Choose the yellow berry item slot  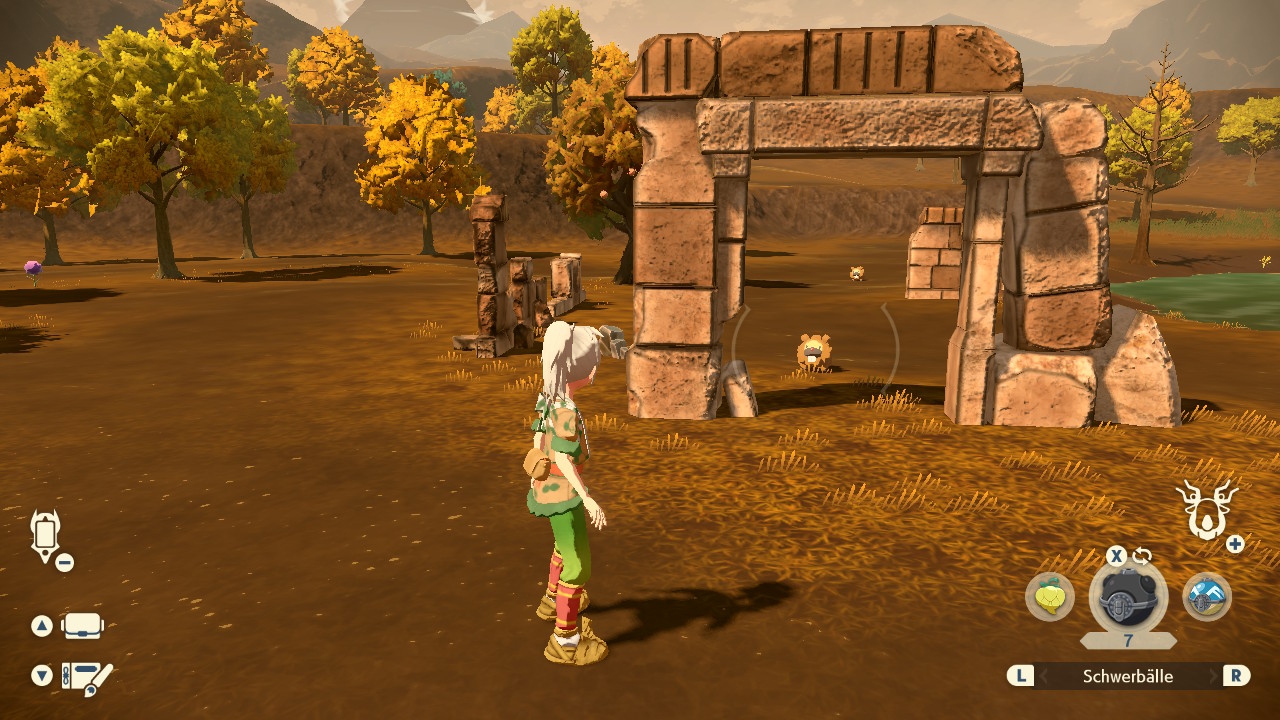pyautogui.click(x=1050, y=597)
